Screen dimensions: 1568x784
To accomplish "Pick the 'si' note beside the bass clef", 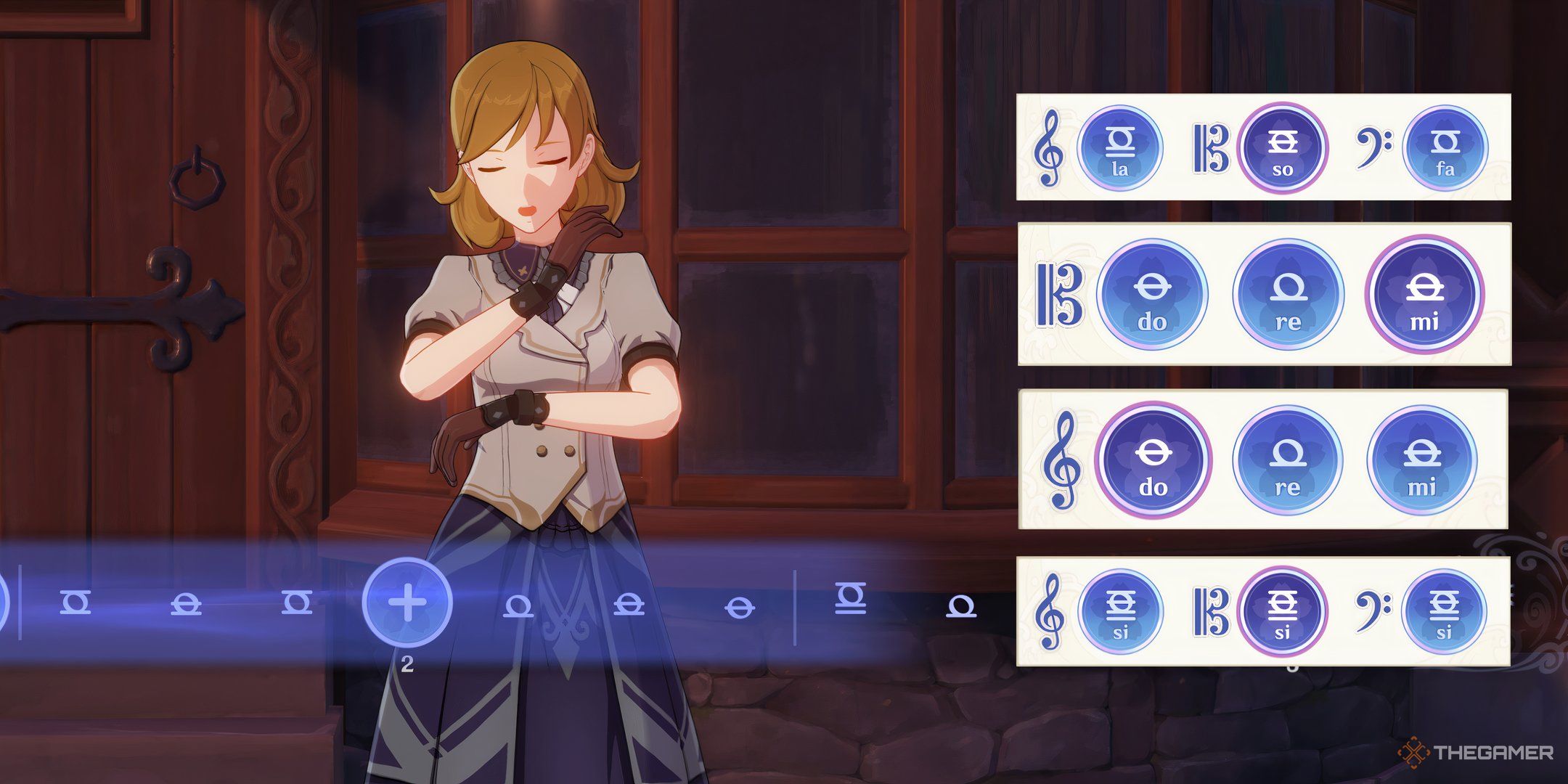I will pyautogui.click(x=1444, y=611).
